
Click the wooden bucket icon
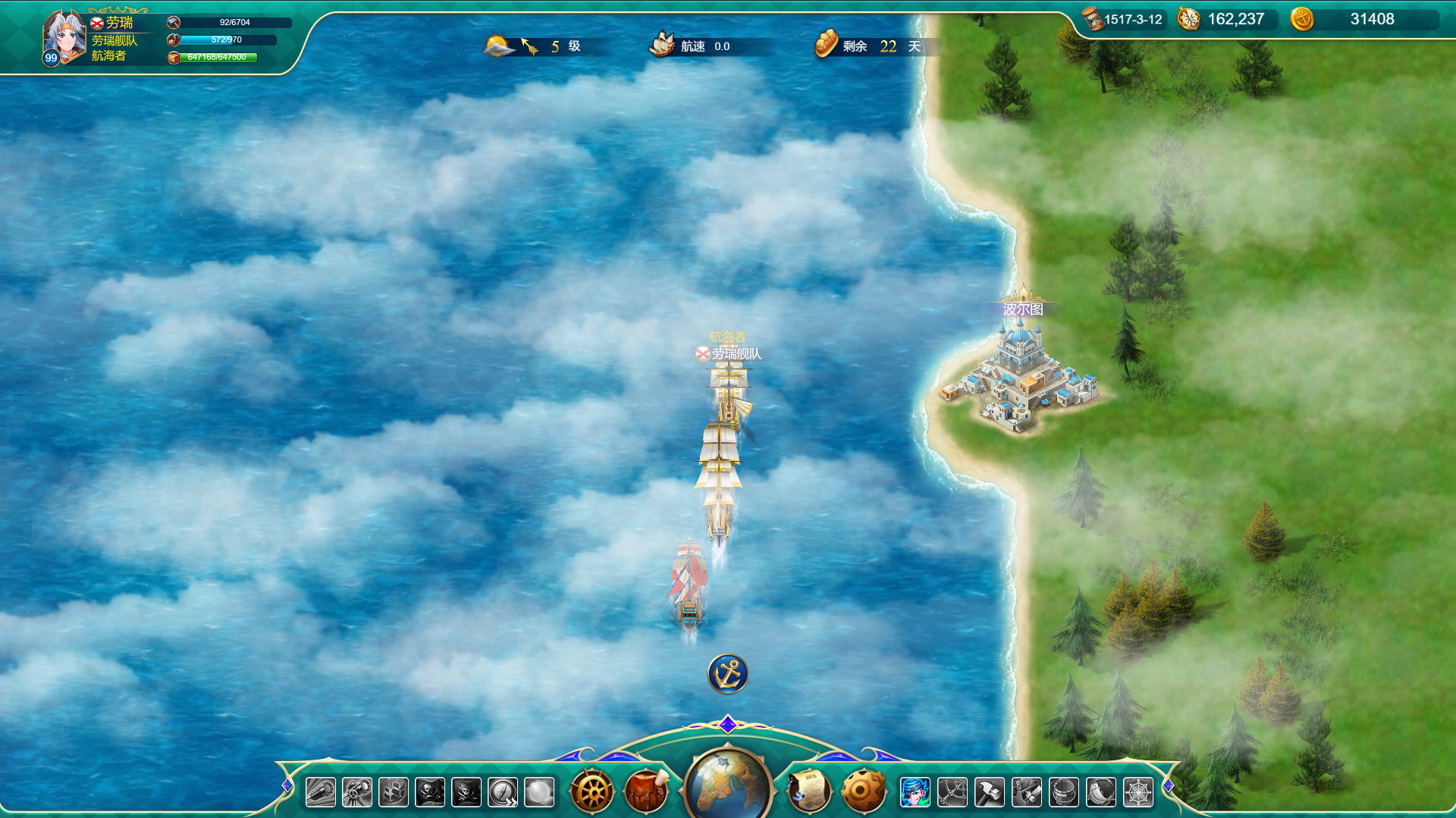pyautogui.click(x=1062, y=790)
